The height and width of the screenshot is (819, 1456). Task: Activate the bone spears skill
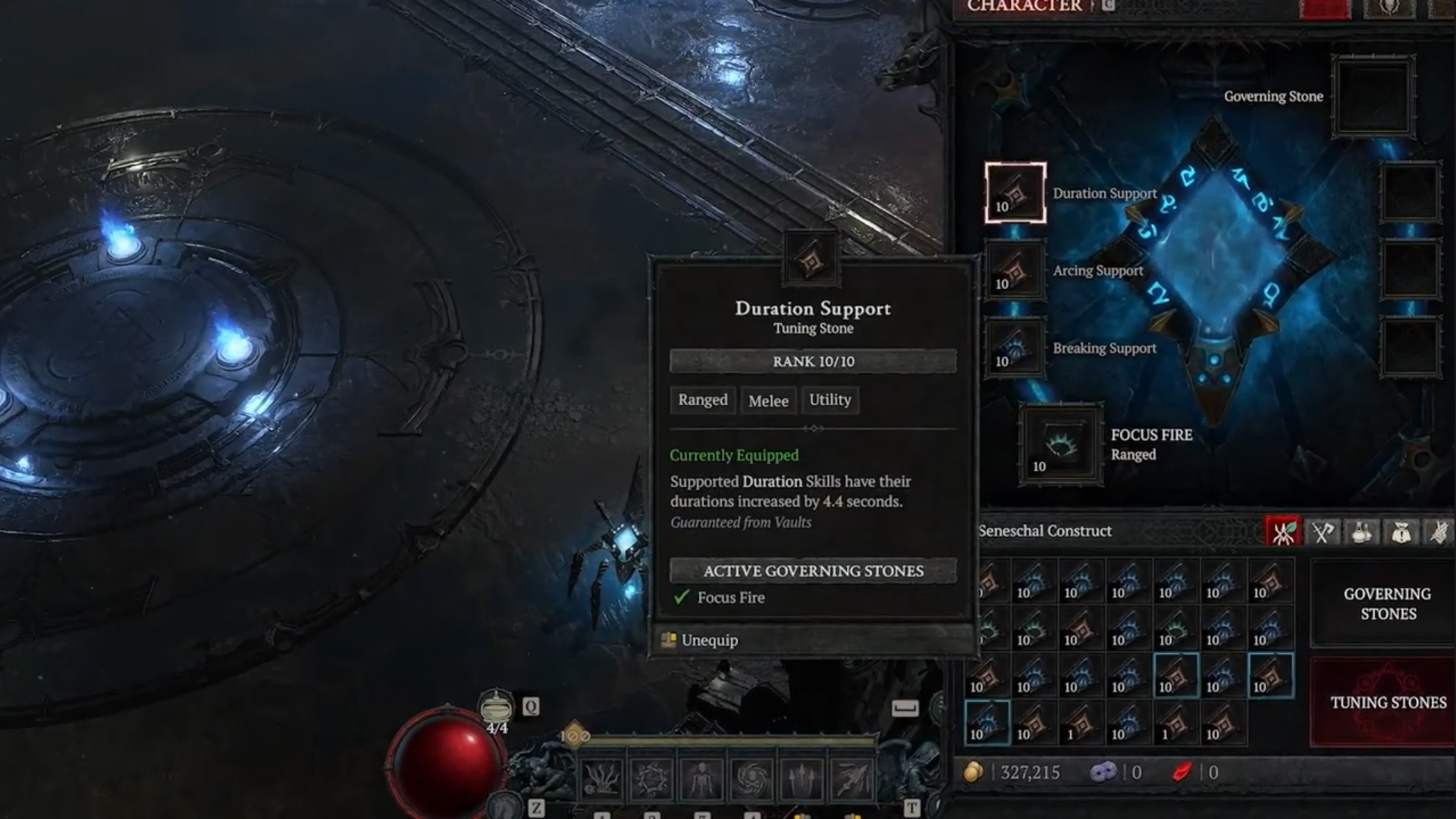click(x=802, y=779)
